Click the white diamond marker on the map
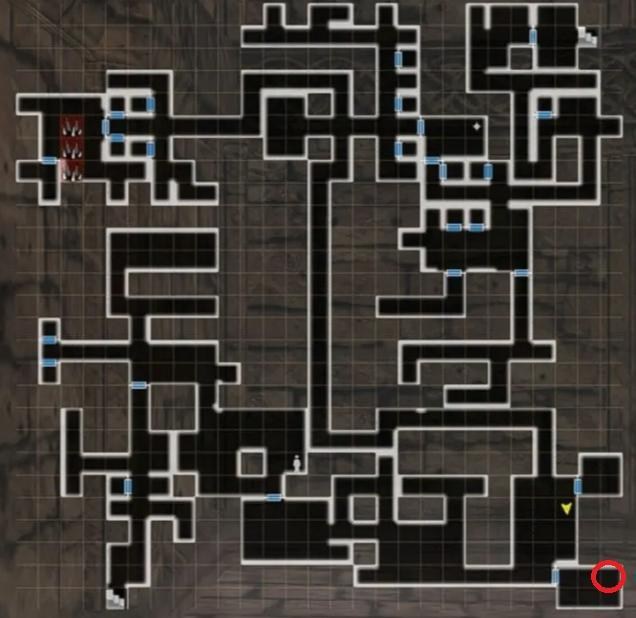This screenshot has height=618, width=636. point(477,127)
